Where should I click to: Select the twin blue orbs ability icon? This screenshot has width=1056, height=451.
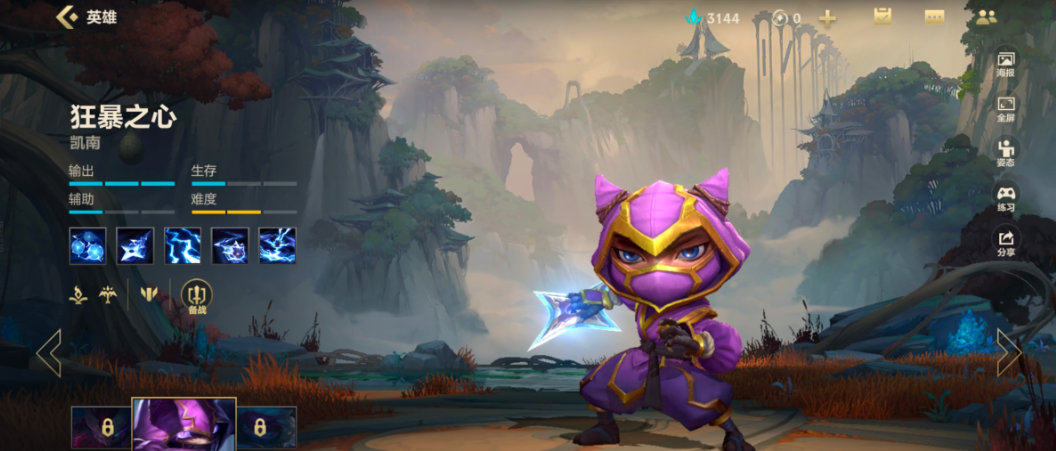pos(87,246)
